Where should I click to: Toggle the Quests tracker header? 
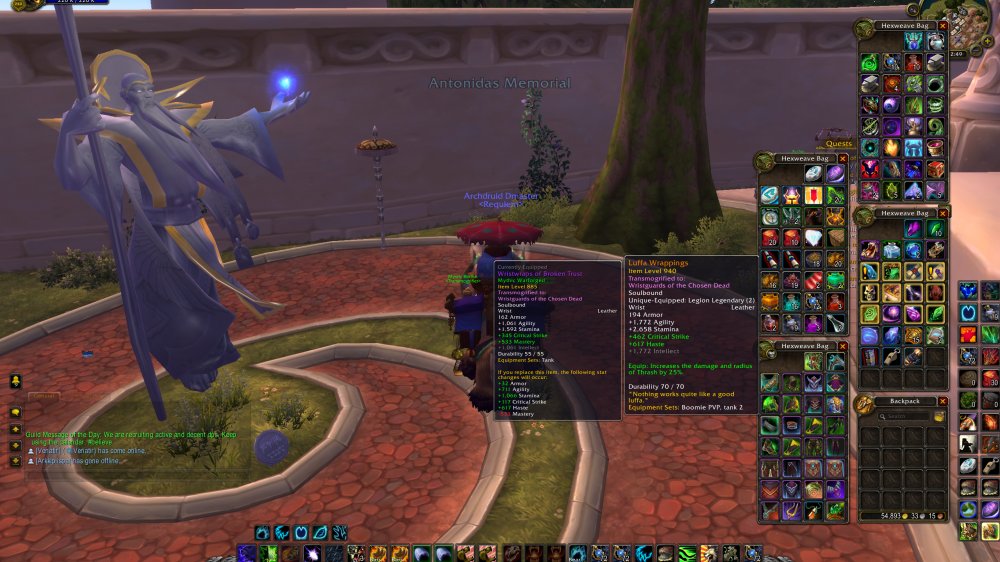(839, 143)
